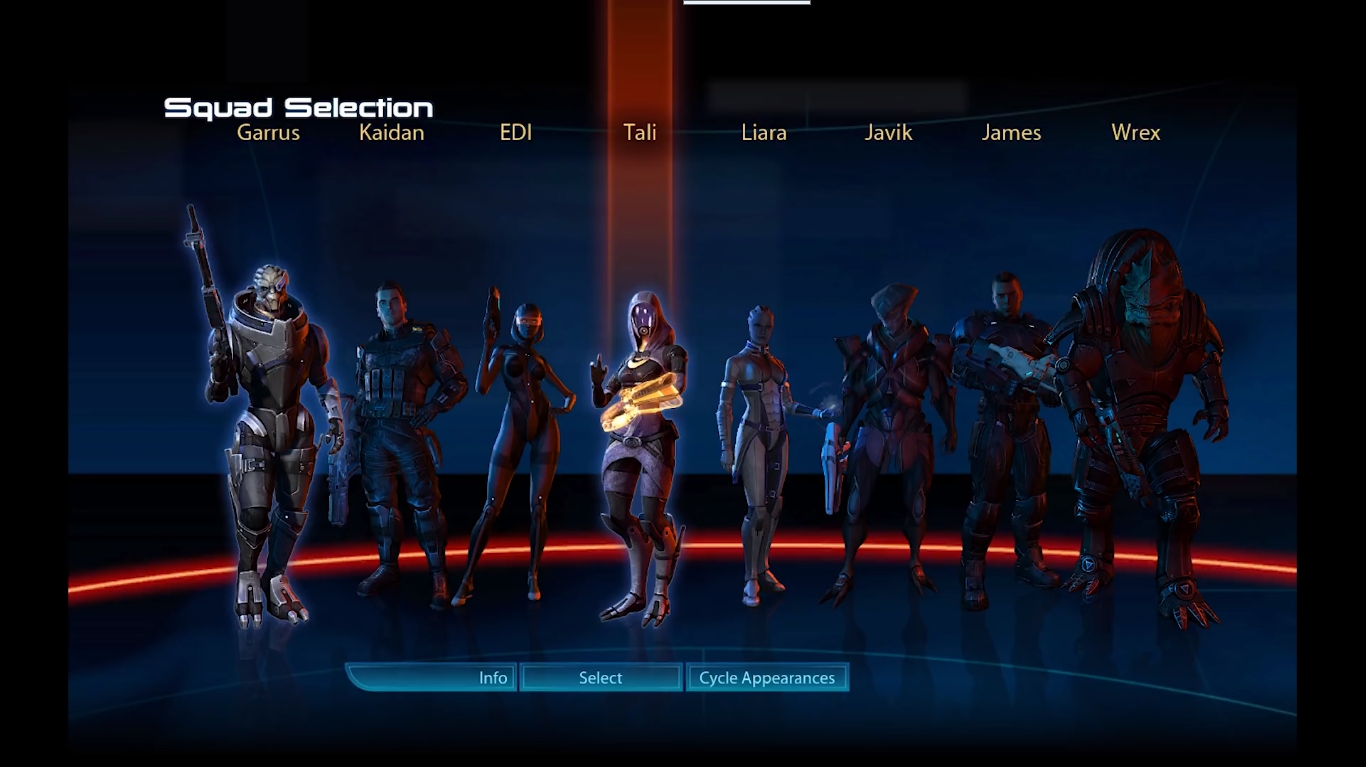Open the Info panel for Tali

click(x=491, y=677)
